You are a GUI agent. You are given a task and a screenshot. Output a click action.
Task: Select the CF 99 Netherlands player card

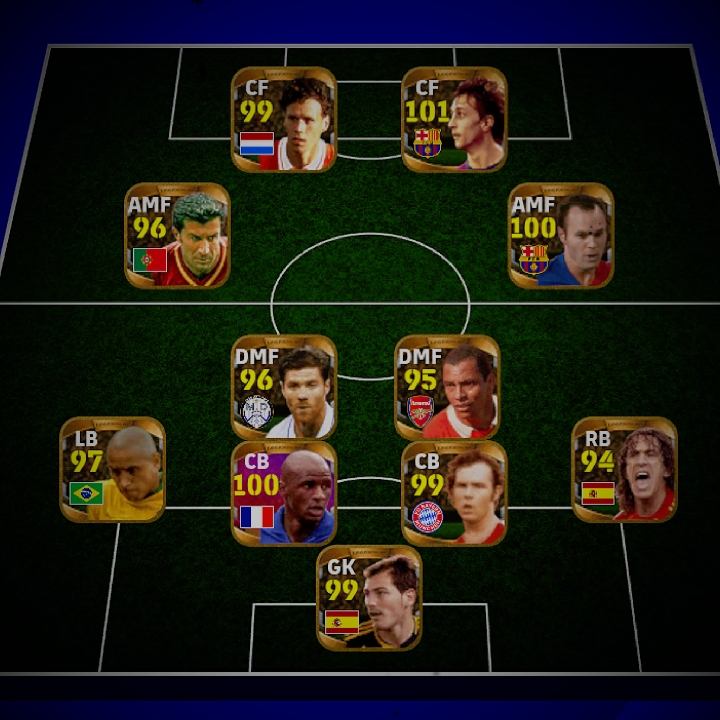click(x=284, y=120)
